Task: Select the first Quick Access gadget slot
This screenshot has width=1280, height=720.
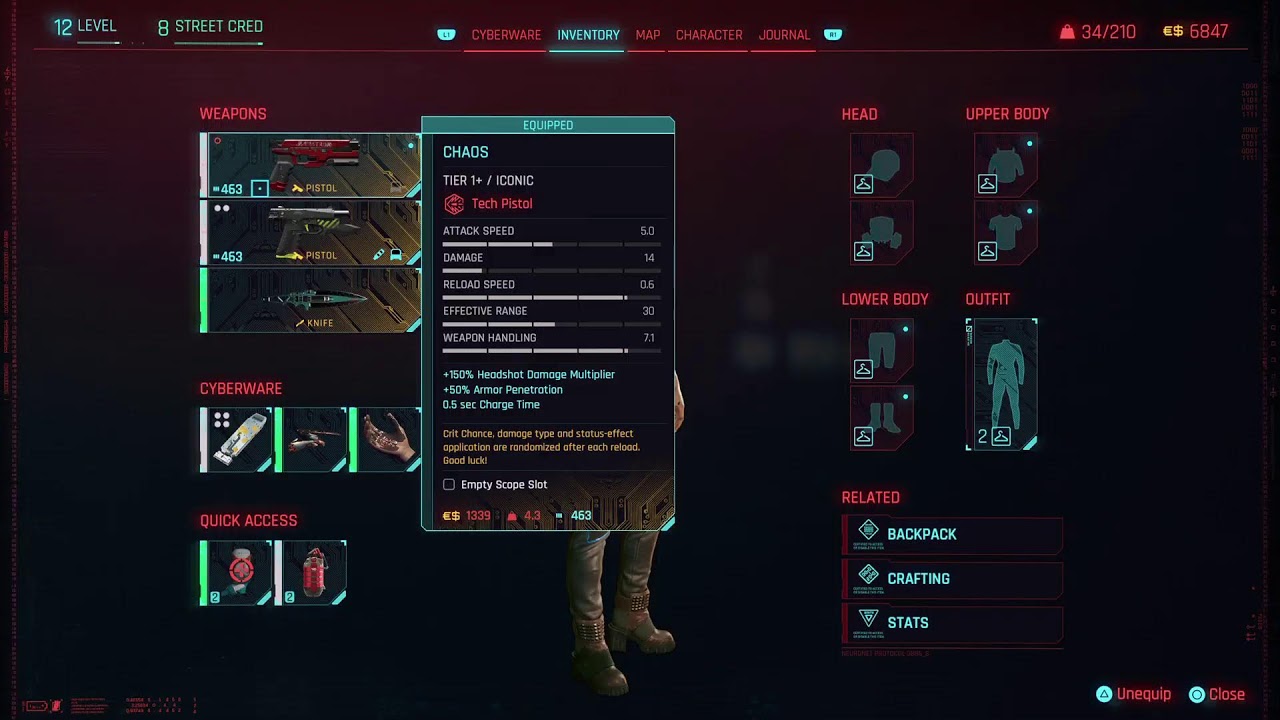Action: (x=235, y=572)
